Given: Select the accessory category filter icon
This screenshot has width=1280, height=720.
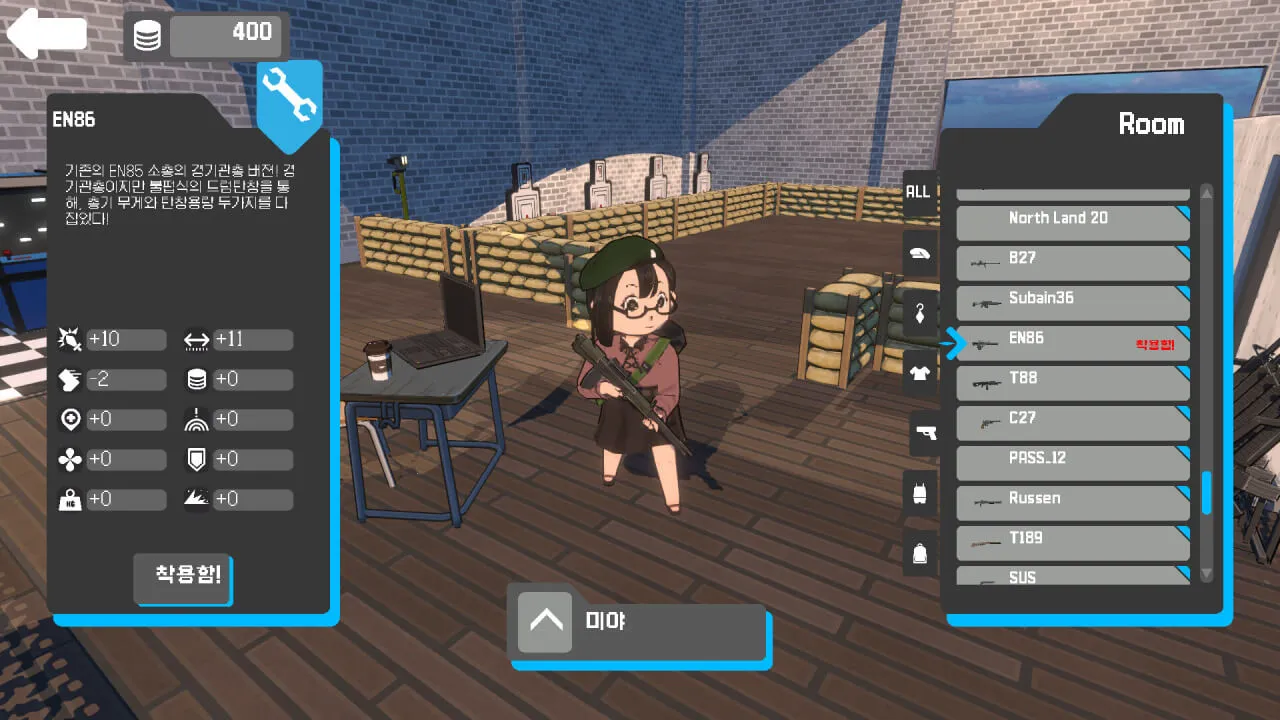Looking at the screenshot, I should [x=920, y=313].
